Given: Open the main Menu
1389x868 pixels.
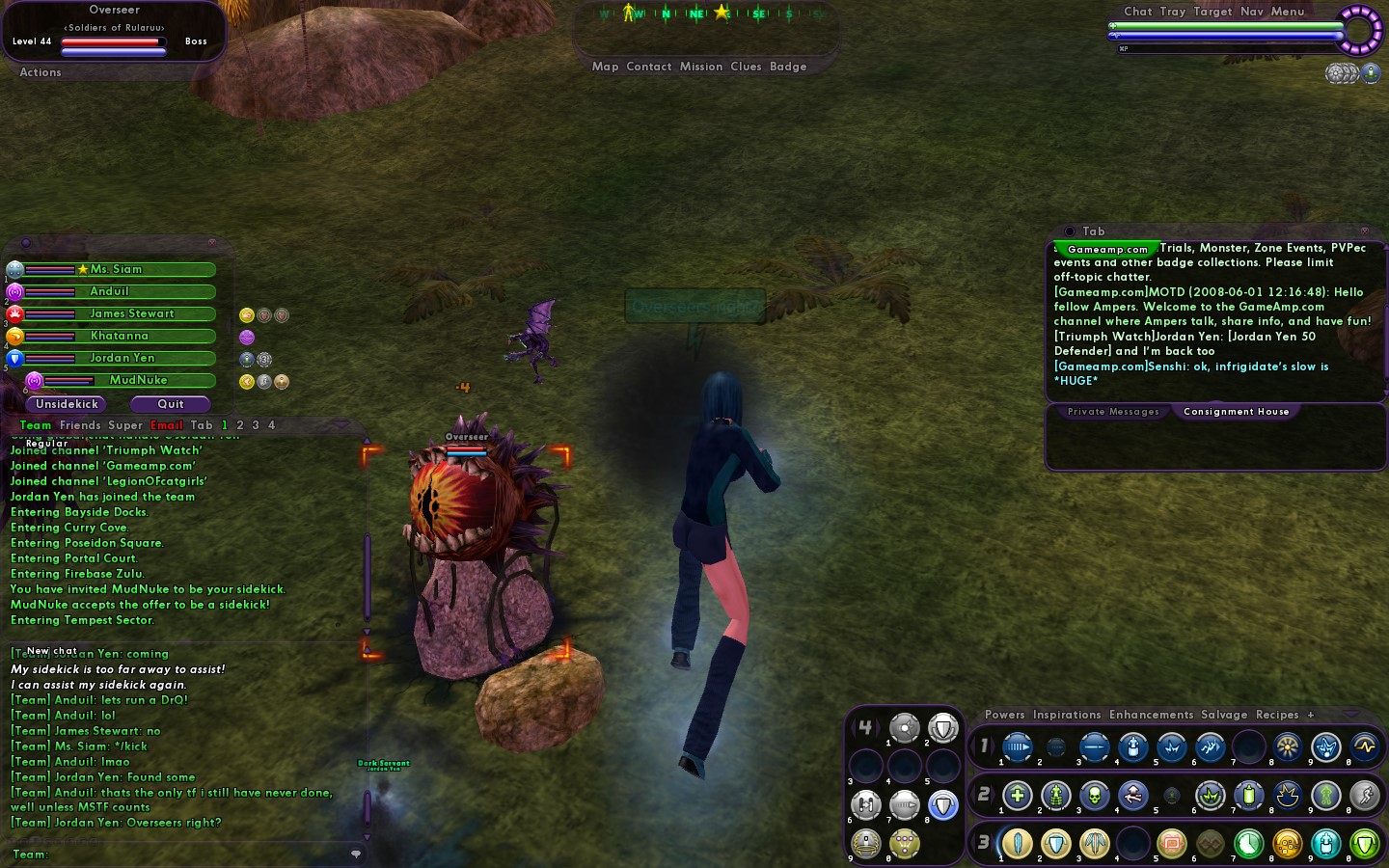Looking at the screenshot, I should point(1288,12).
